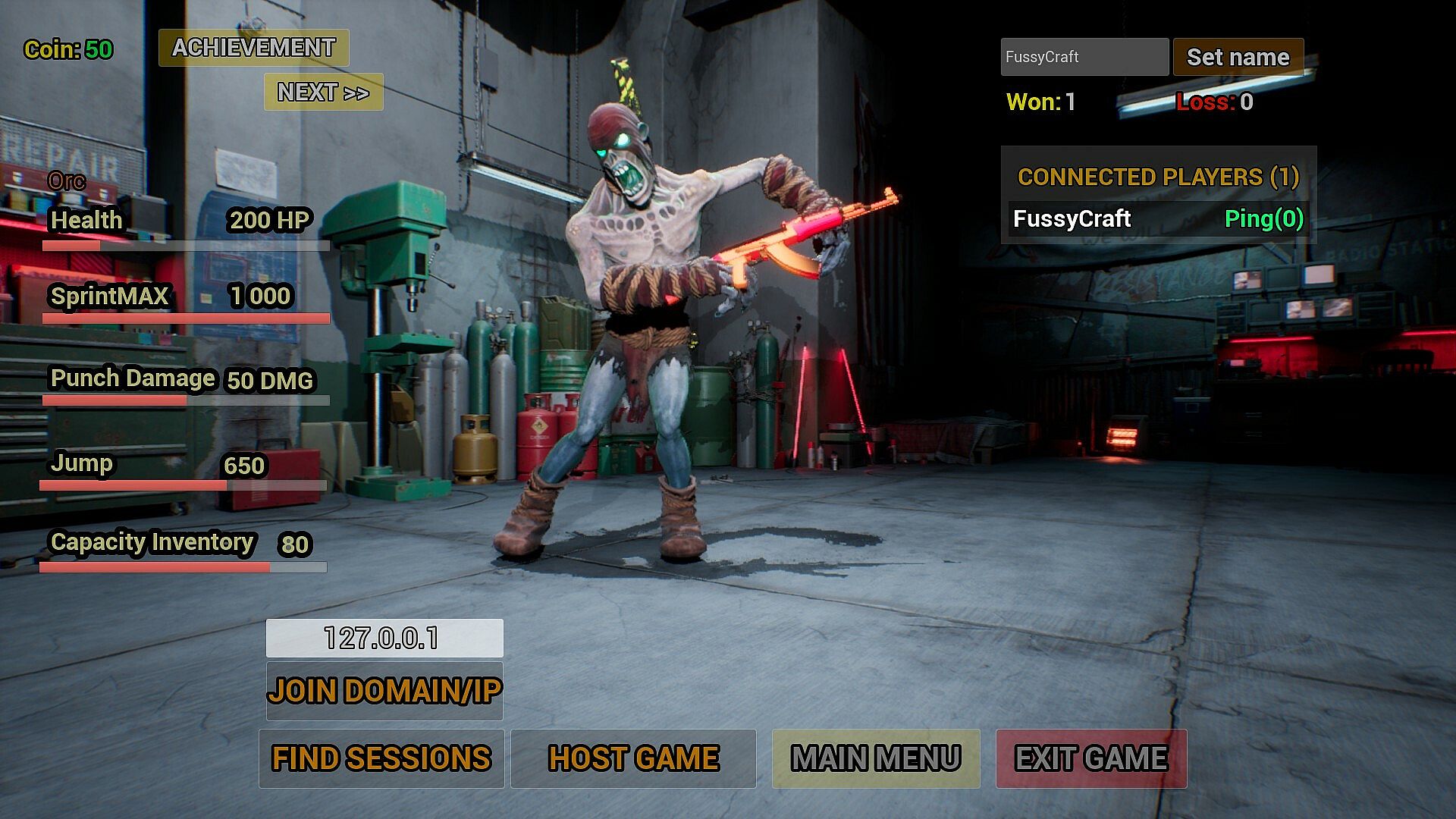
Task: Focus the 127.0.0.1 IP address field
Action: click(x=384, y=638)
